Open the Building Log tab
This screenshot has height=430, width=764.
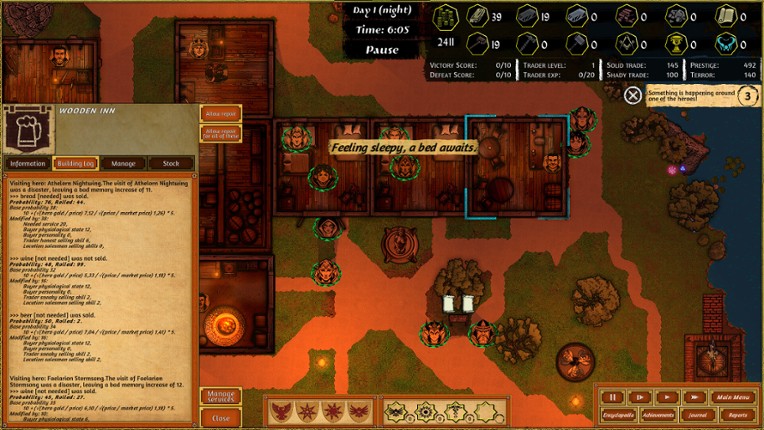[x=75, y=163]
